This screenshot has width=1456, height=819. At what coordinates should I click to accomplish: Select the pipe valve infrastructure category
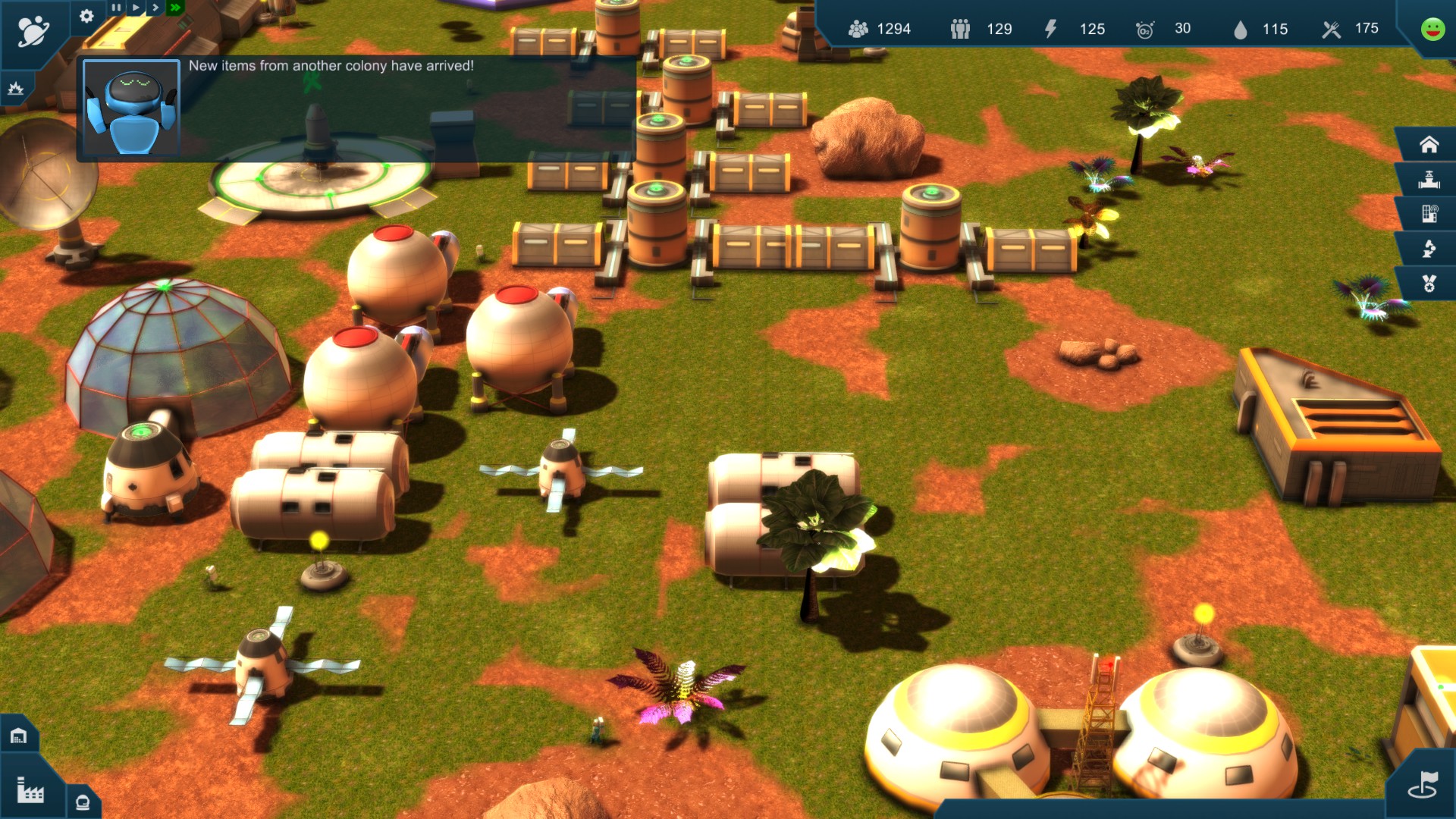coord(1429,180)
